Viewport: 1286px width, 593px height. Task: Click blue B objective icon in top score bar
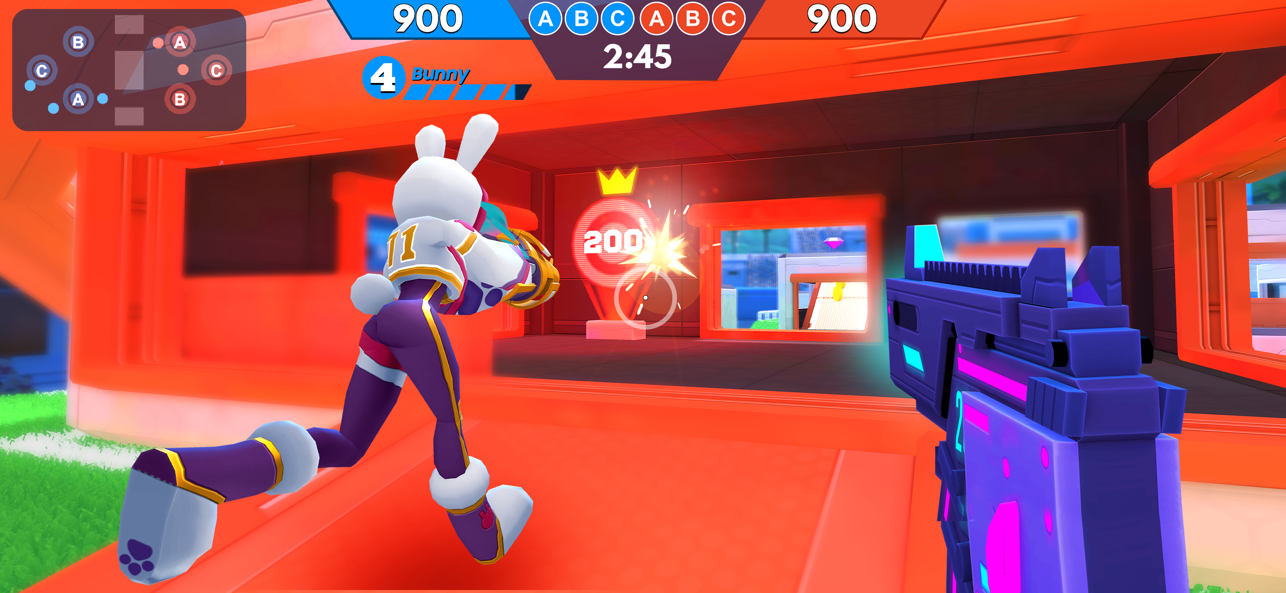[582, 18]
